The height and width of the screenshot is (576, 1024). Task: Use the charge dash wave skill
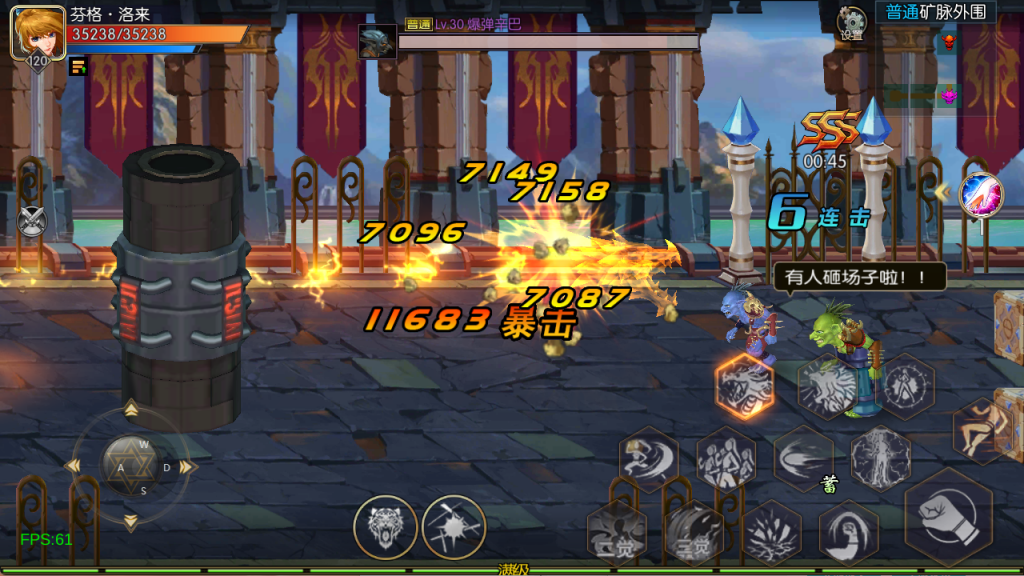tap(802, 459)
